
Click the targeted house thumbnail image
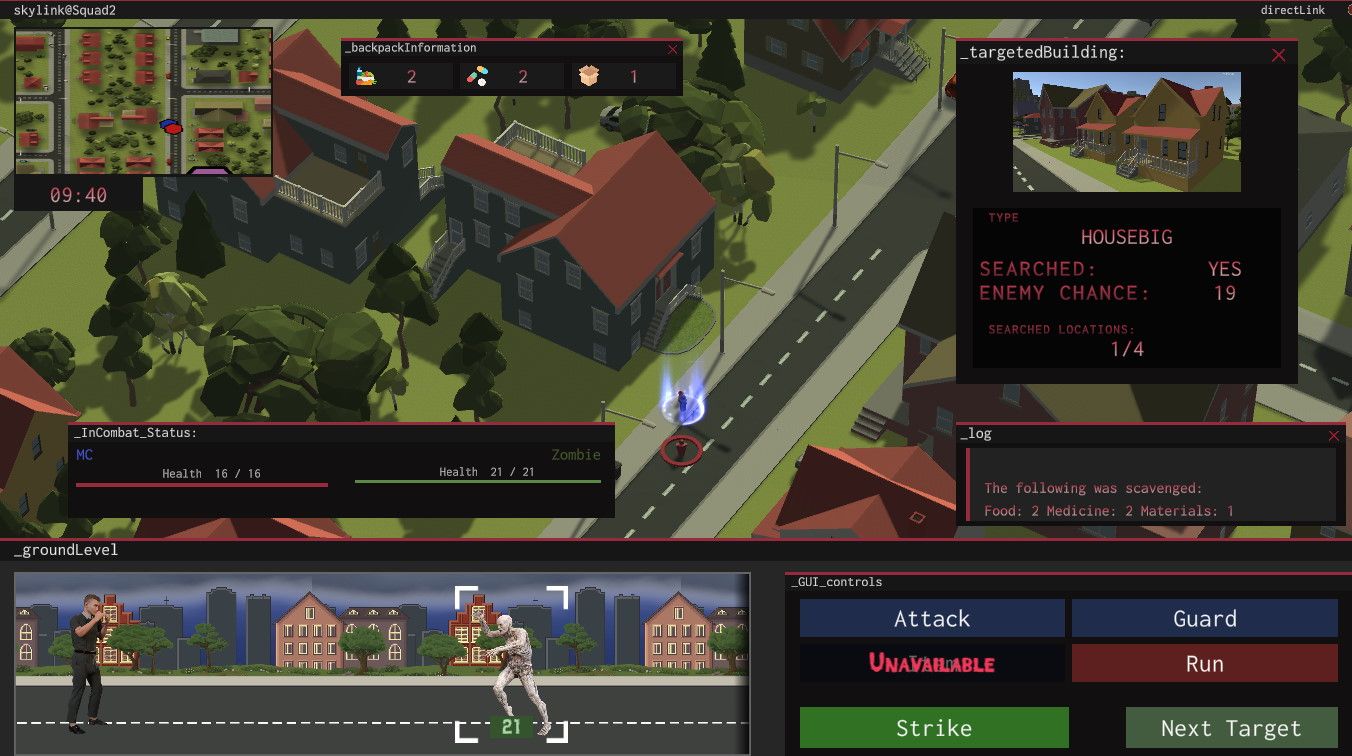click(1126, 131)
